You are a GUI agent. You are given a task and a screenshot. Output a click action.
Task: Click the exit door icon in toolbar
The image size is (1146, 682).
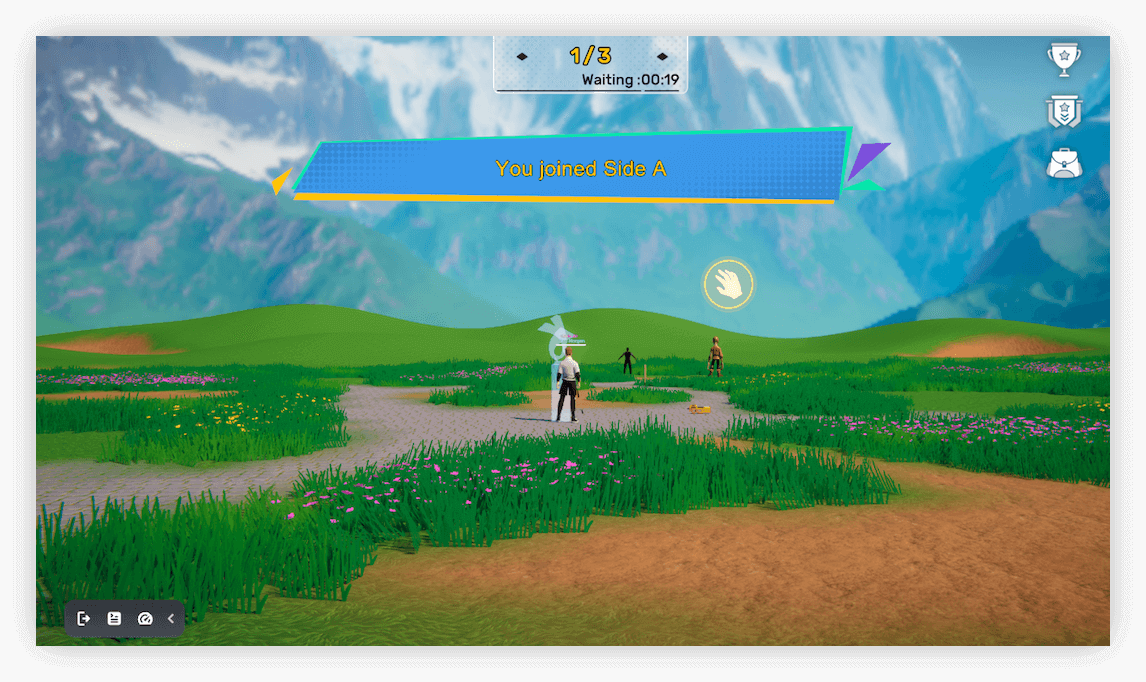[x=84, y=619]
